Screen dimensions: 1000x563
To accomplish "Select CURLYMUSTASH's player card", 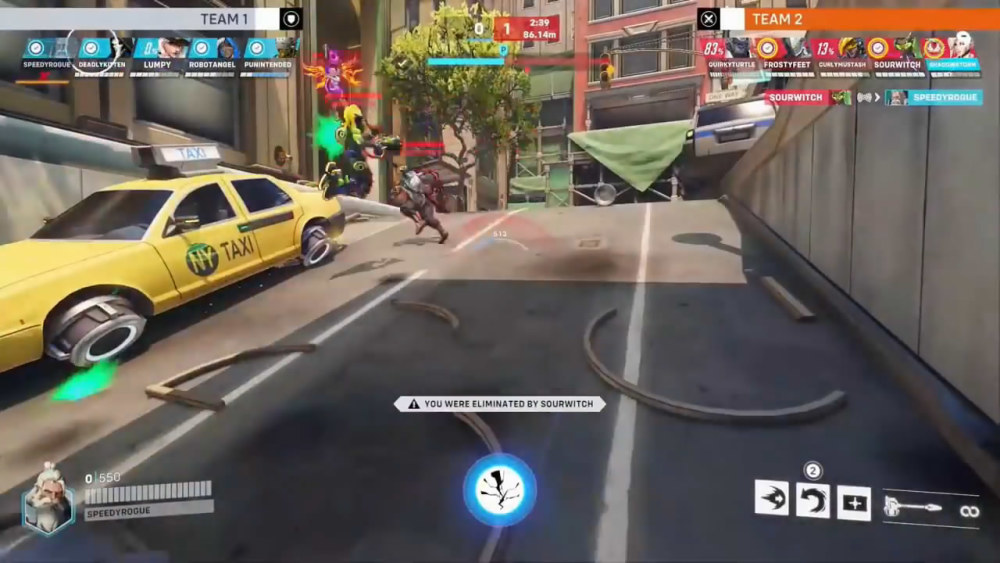I will pyautogui.click(x=839, y=54).
